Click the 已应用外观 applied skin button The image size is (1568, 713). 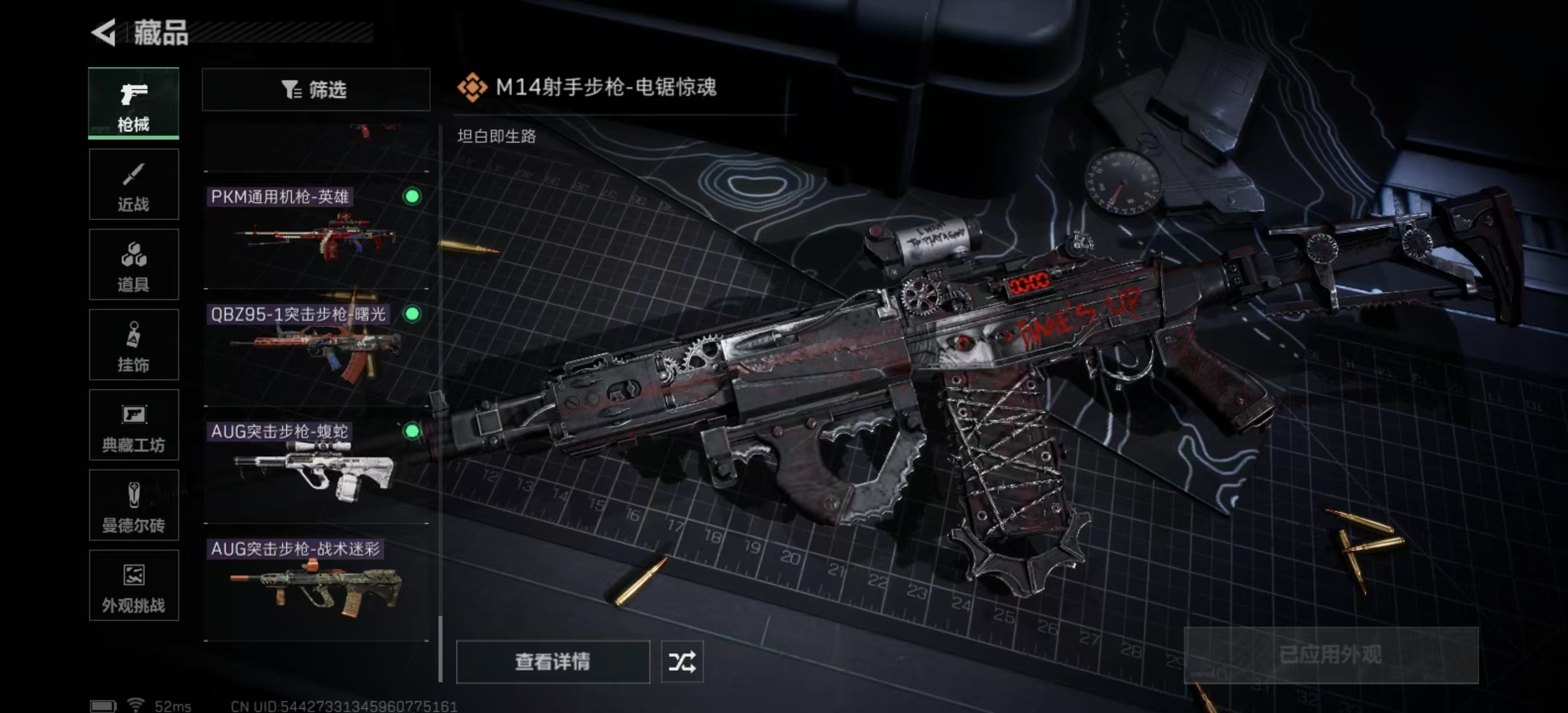point(1330,655)
